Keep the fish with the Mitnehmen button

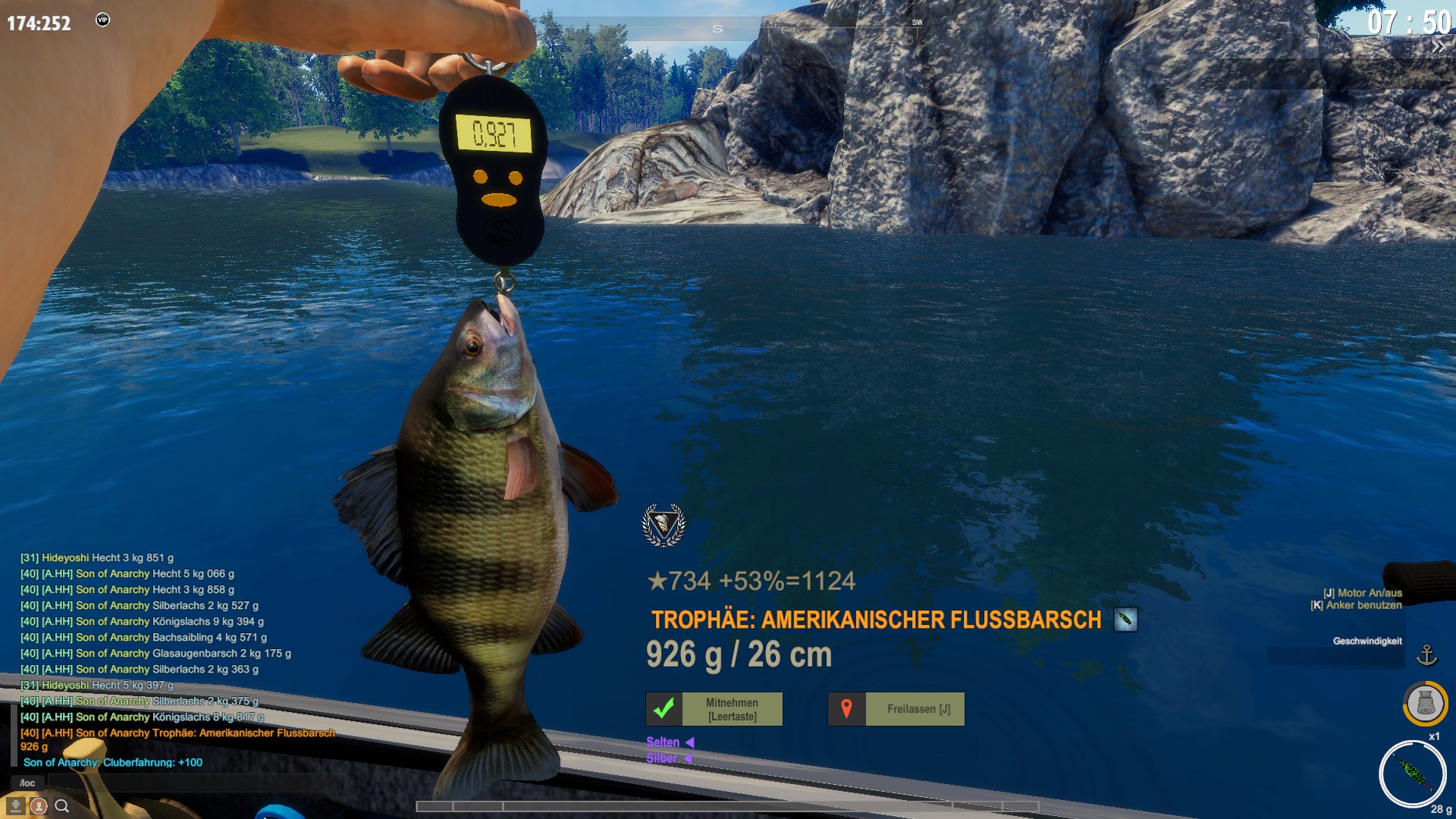coord(714,709)
